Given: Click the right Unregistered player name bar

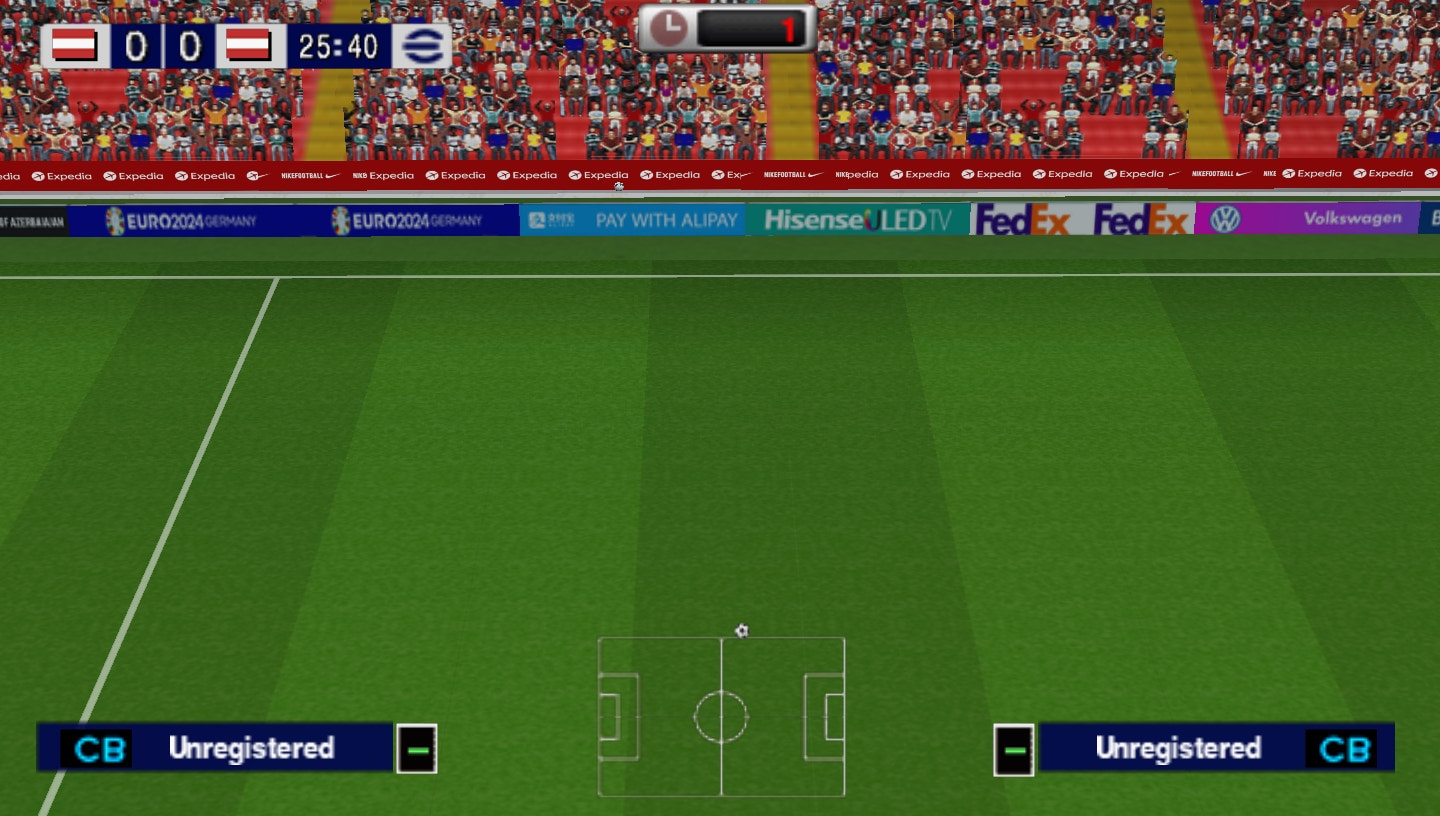Looking at the screenshot, I should (x=1180, y=748).
